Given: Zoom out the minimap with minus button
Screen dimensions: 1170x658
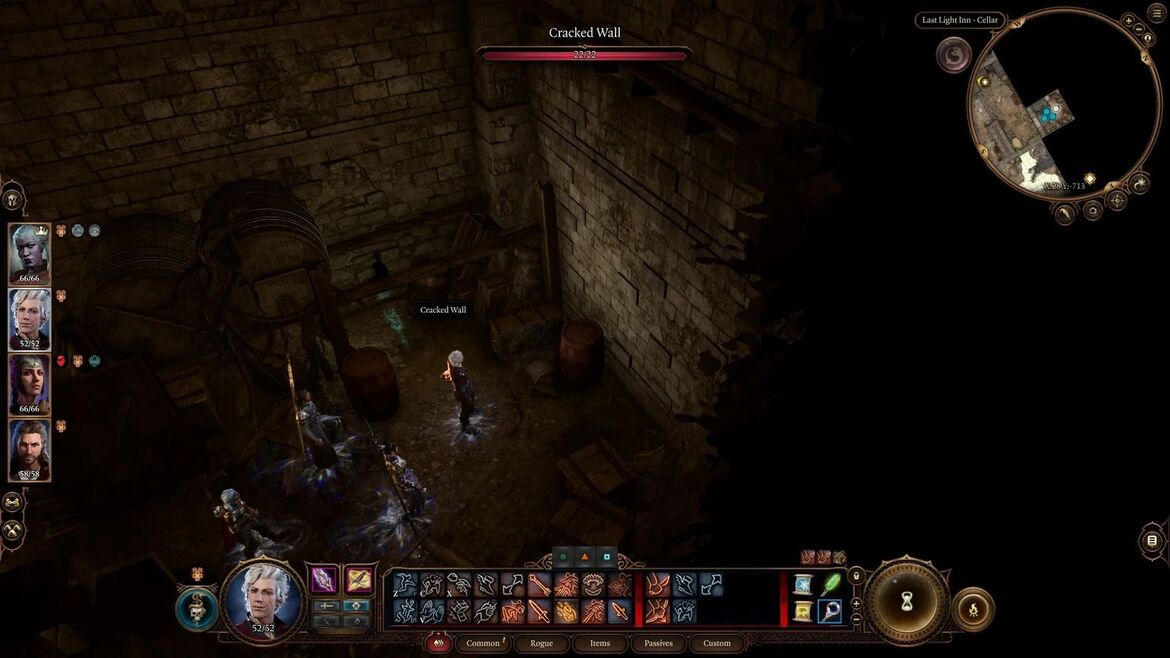Looking at the screenshot, I should 1139,29.
